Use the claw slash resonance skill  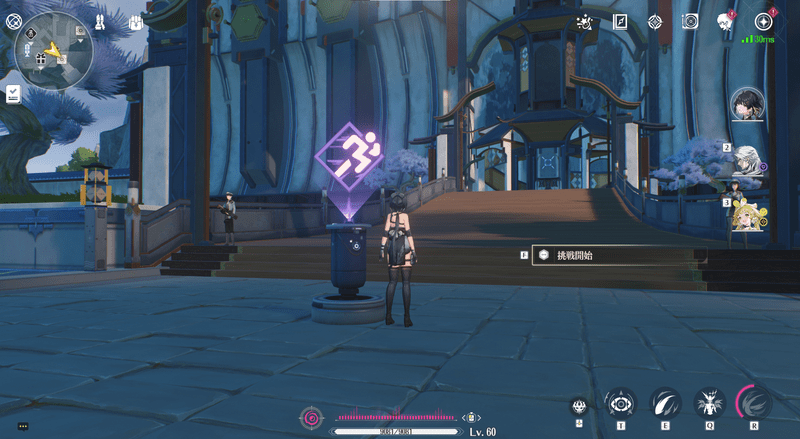pos(666,404)
